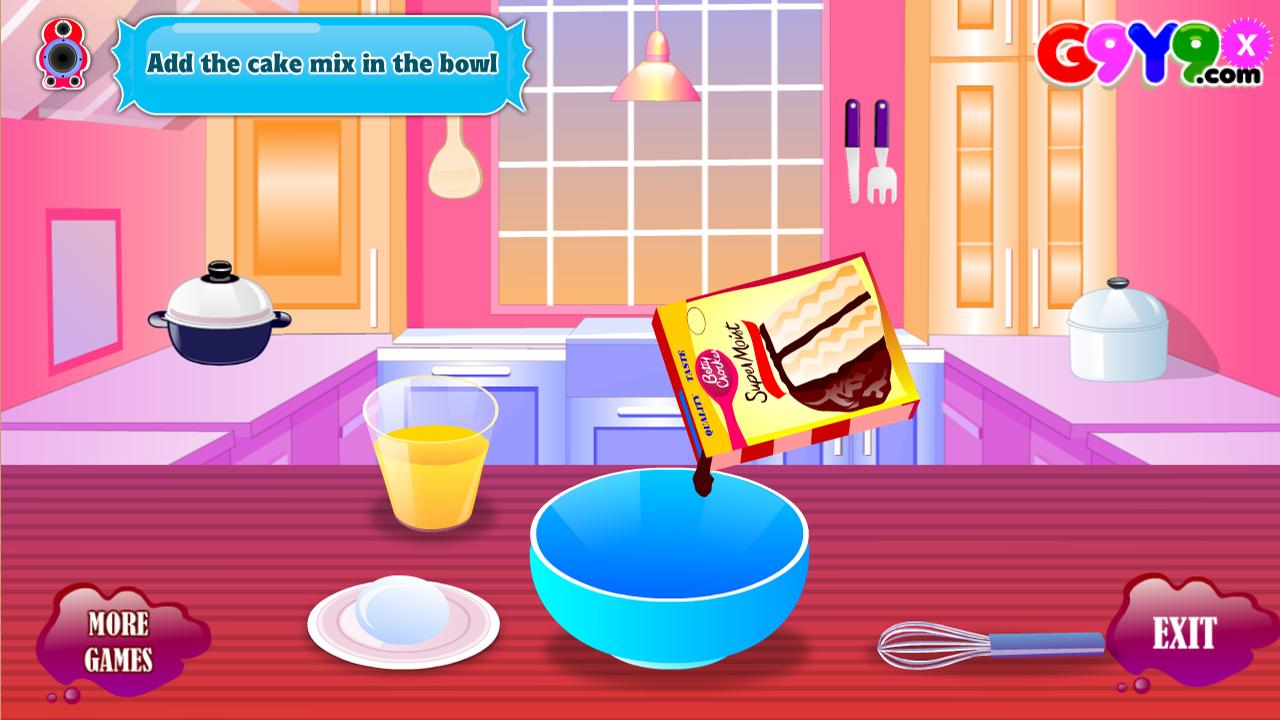This screenshot has height=720, width=1280.
Task: Toggle the speaker sound icon
Action: [64, 55]
